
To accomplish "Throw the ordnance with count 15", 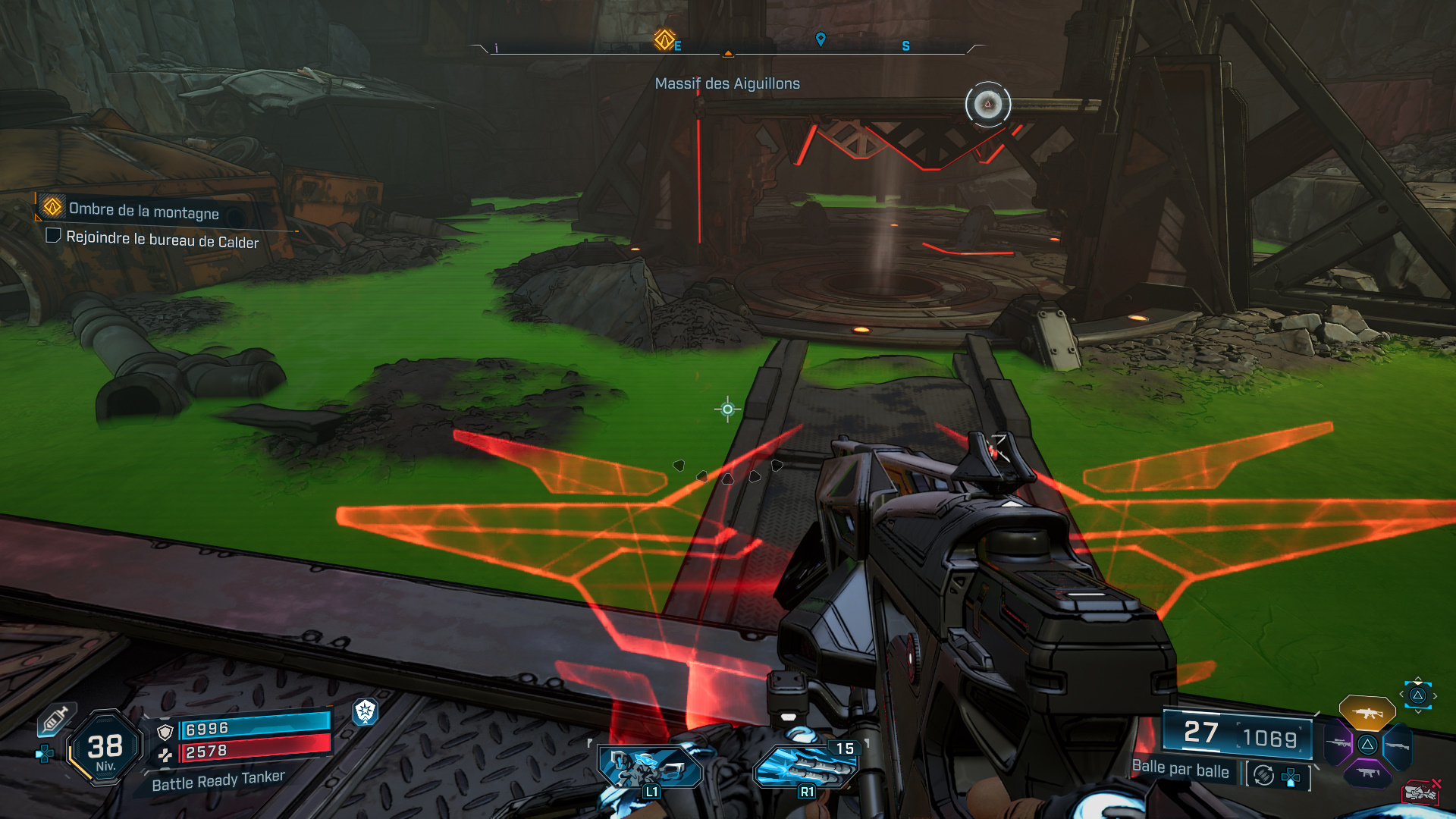I will click(806, 767).
